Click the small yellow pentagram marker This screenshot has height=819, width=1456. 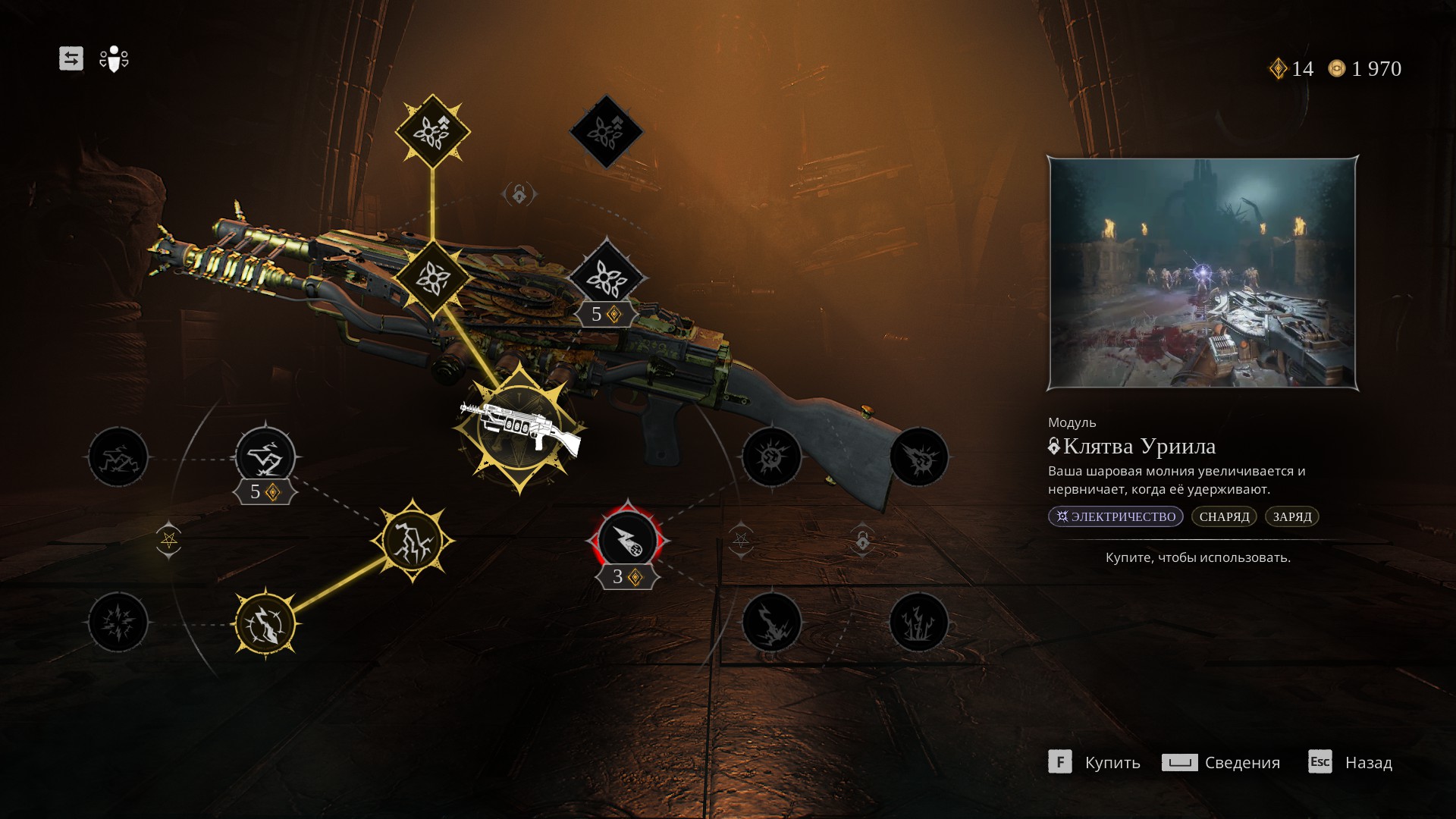(168, 540)
